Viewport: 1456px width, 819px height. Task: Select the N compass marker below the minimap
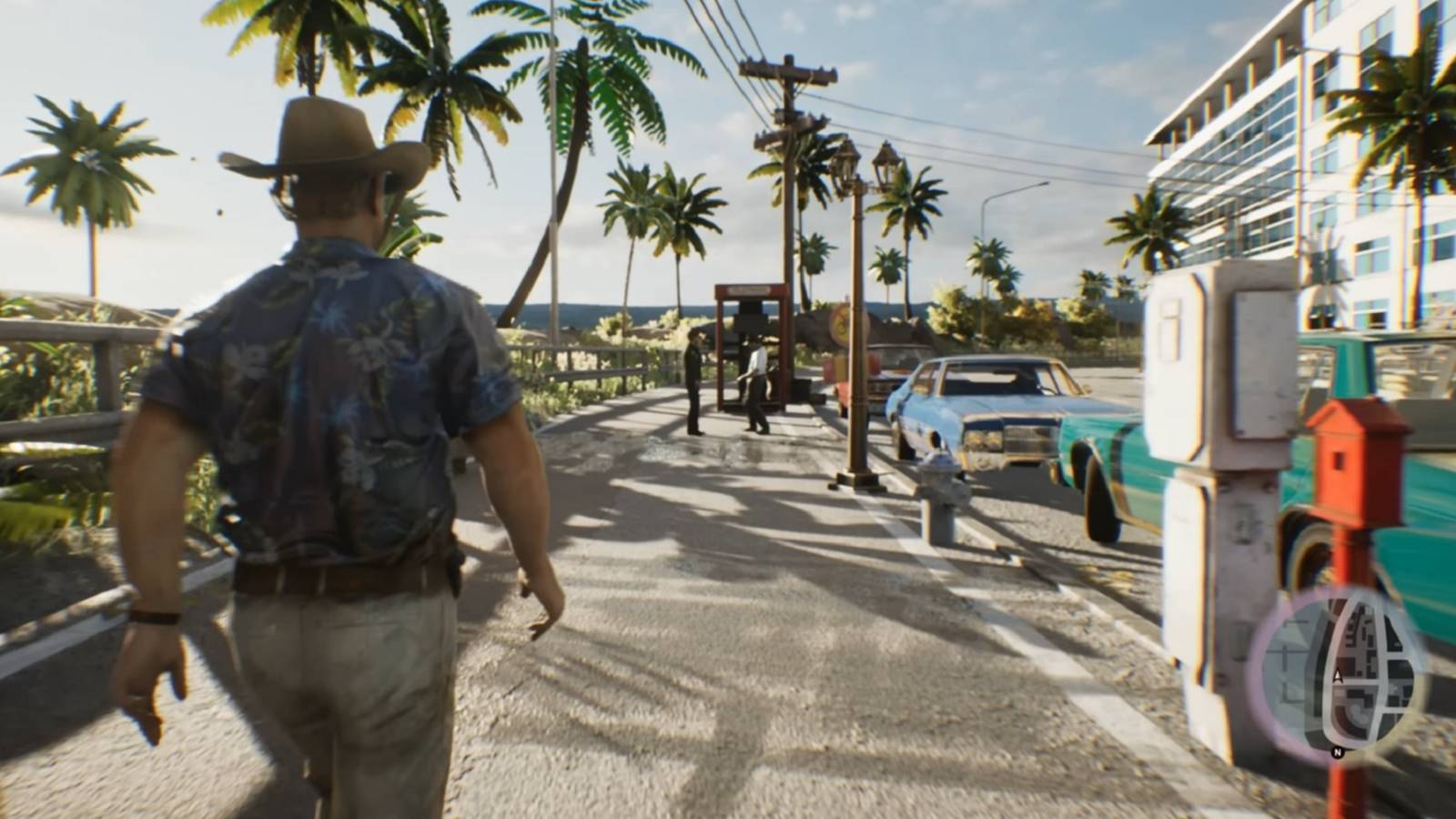click(x=1337, y=752)
